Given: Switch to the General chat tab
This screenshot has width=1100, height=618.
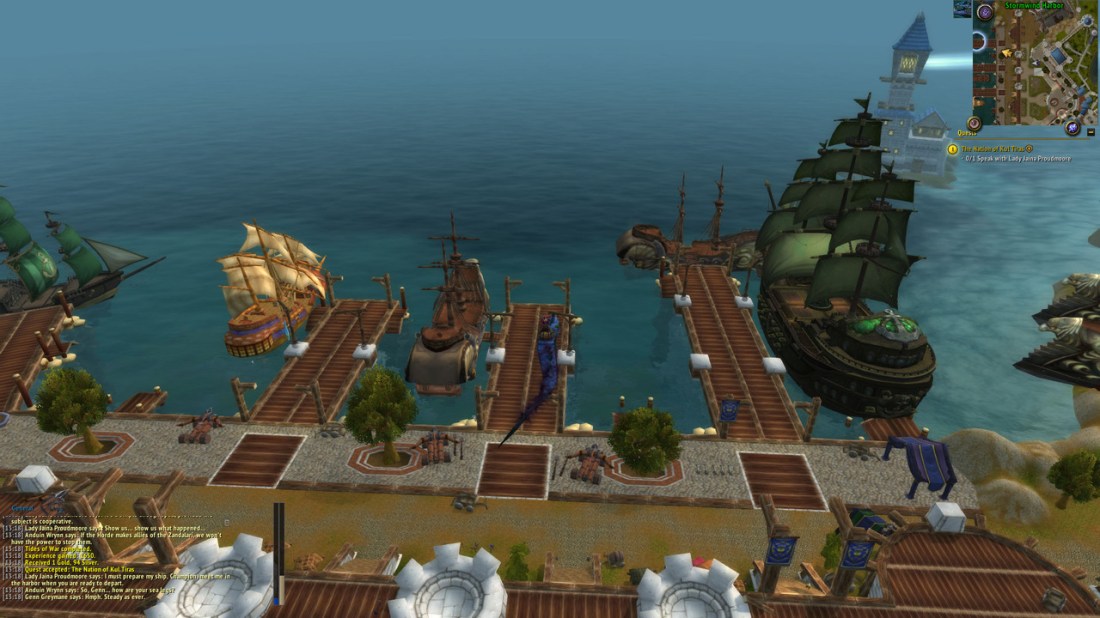Looking at the screenshot, I should pos(22,509).
